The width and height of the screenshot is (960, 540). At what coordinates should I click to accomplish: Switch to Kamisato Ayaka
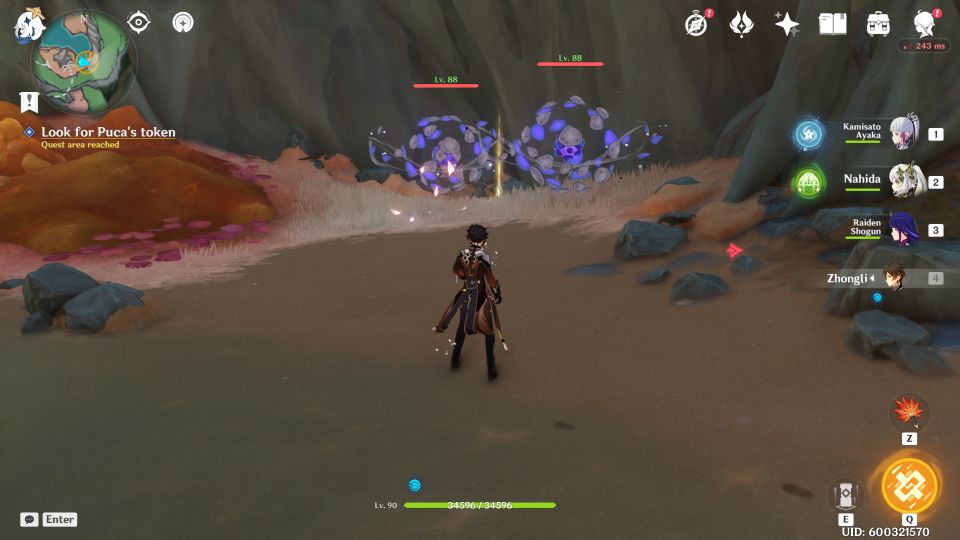click(x=903, y=134)
